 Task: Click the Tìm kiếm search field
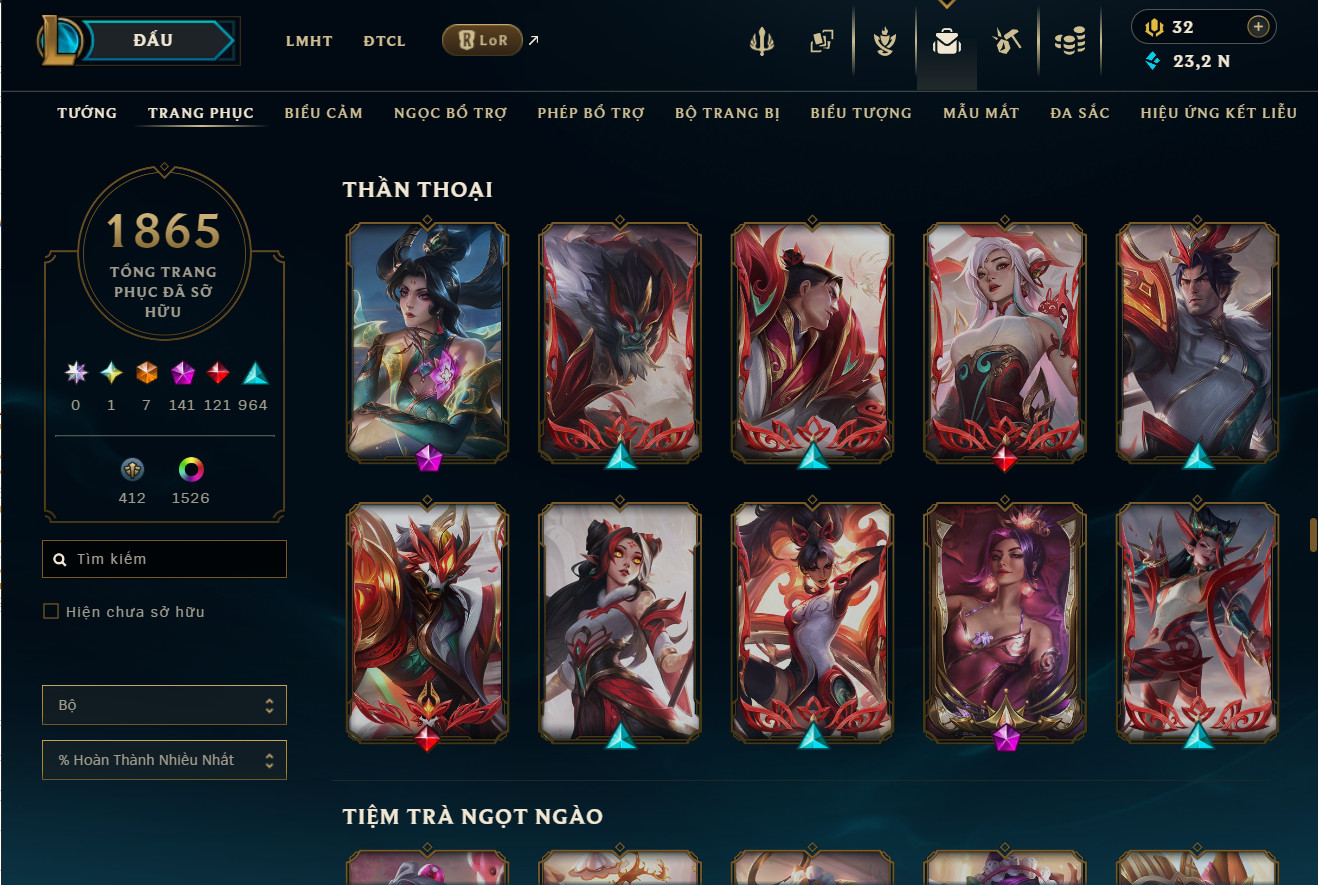tap(165, 559)
